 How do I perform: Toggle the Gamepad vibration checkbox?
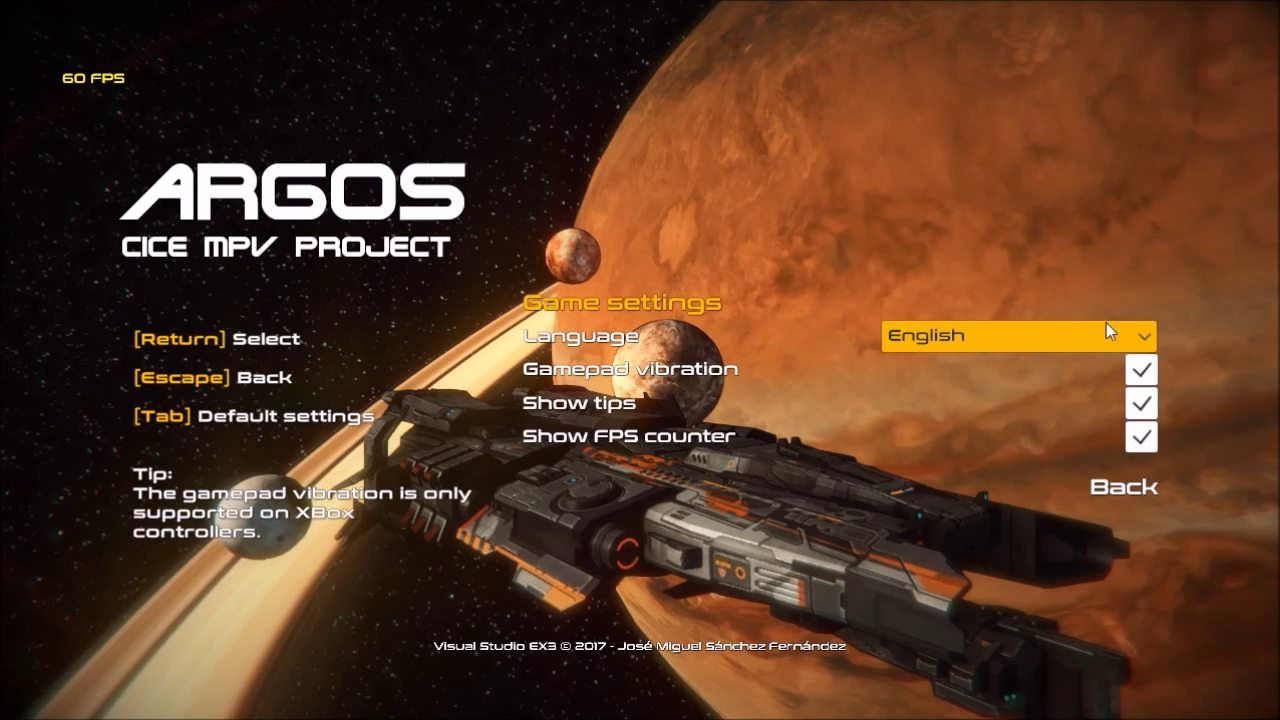pos(1141,370)
